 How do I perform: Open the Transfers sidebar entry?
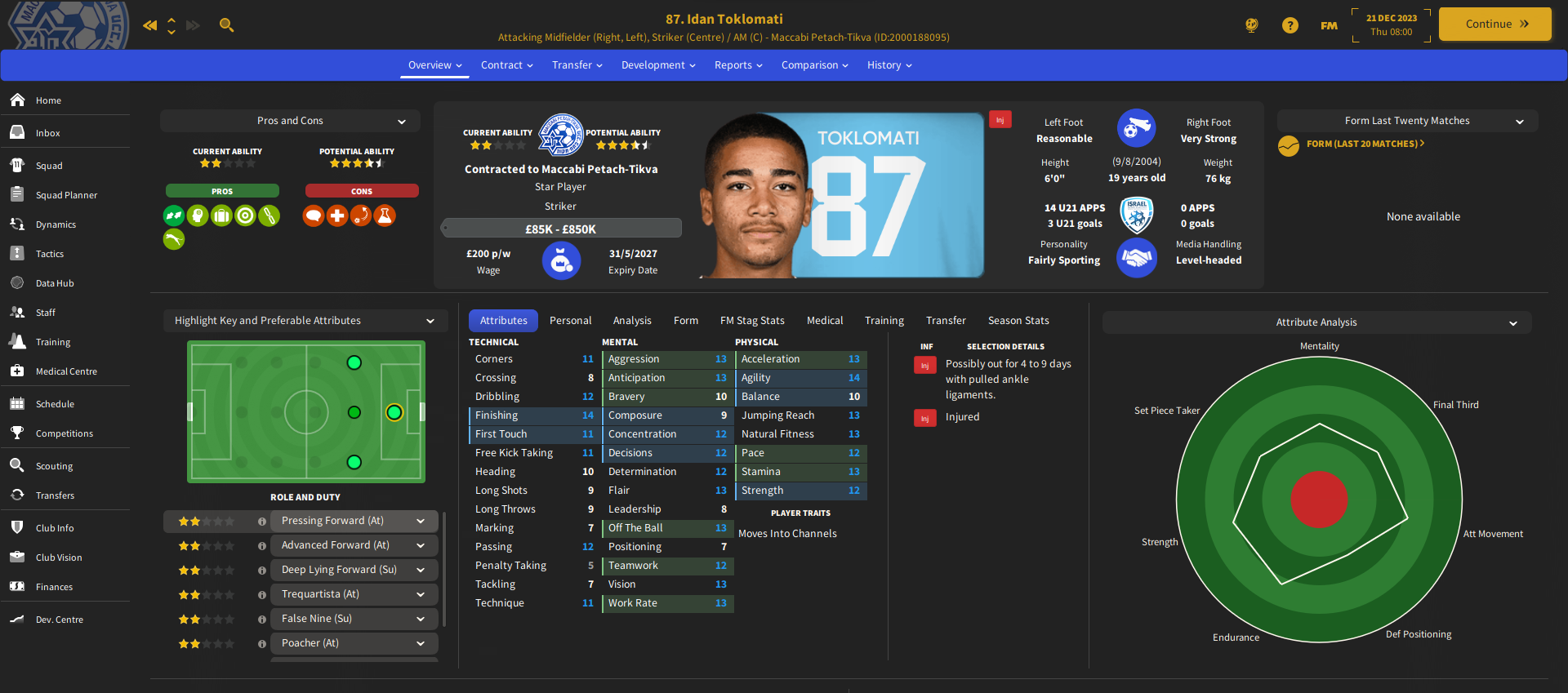[55, 495]
